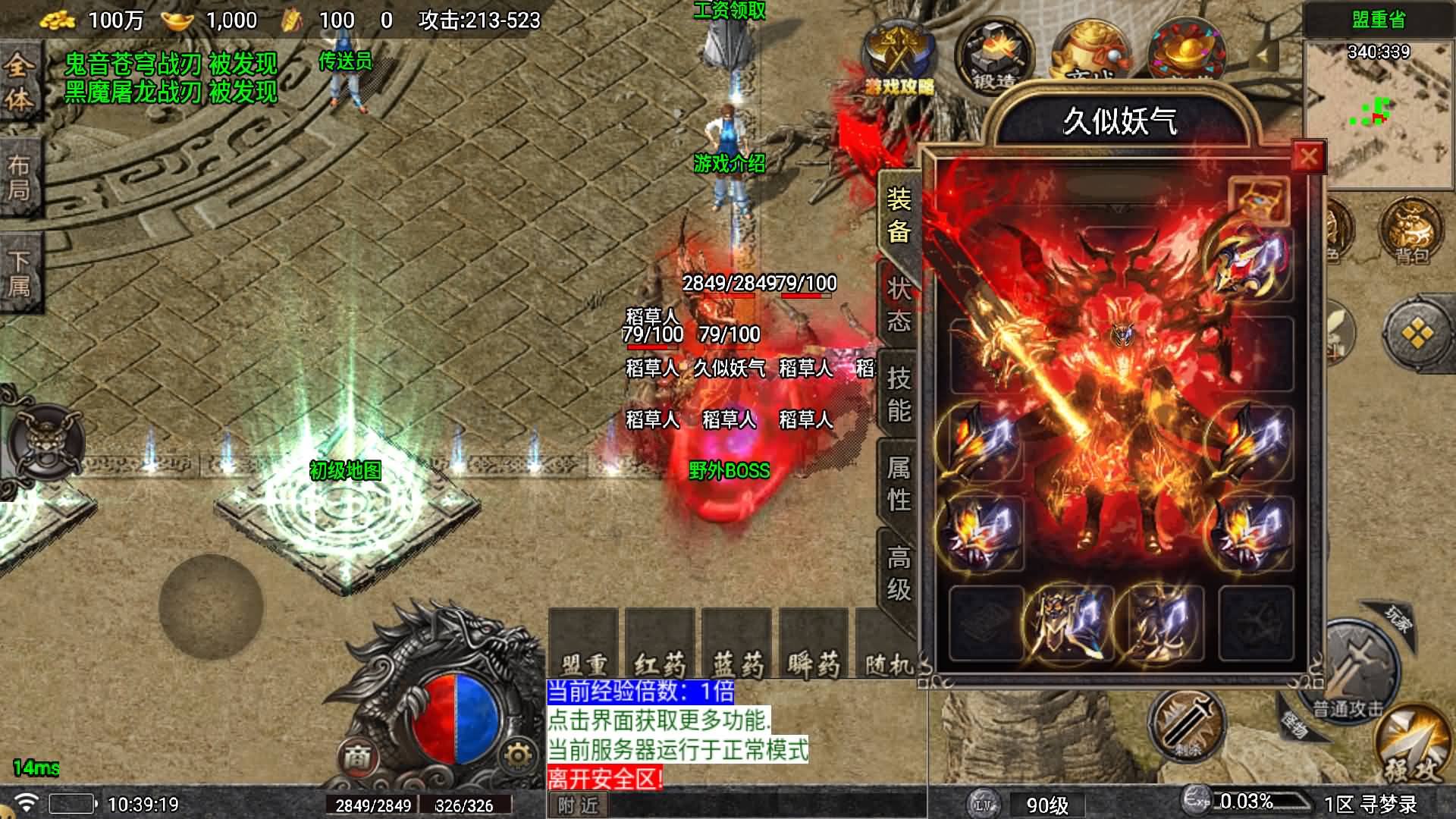Use the 瞬药 instant potion slot
The width and height of the screenshot is (1456, 819).
click(x=814, y=645)
